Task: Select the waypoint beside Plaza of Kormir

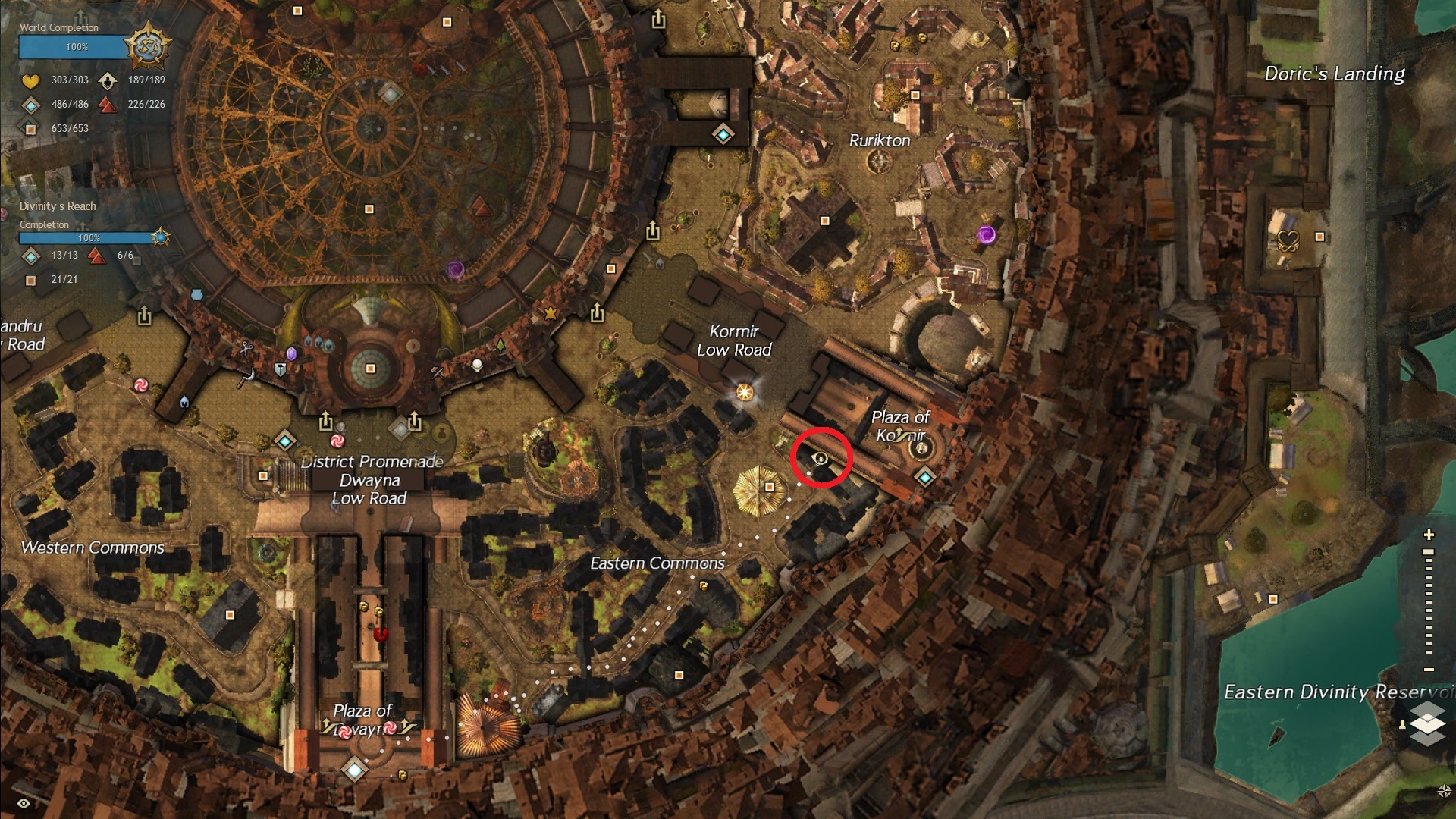Action: (924, 477)
